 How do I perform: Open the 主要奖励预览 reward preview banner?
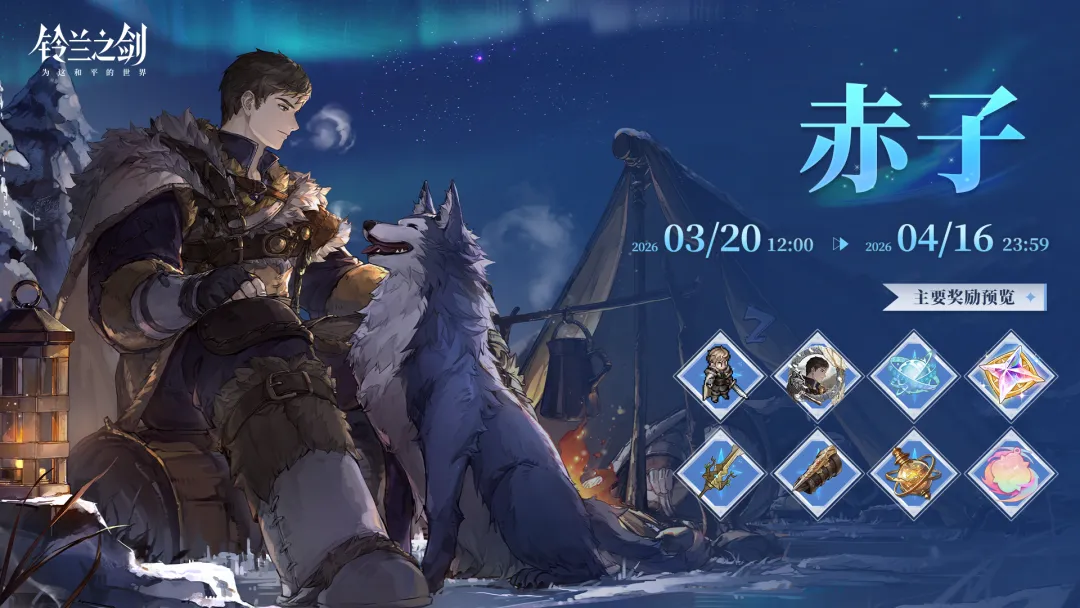[x=964, y=297]
